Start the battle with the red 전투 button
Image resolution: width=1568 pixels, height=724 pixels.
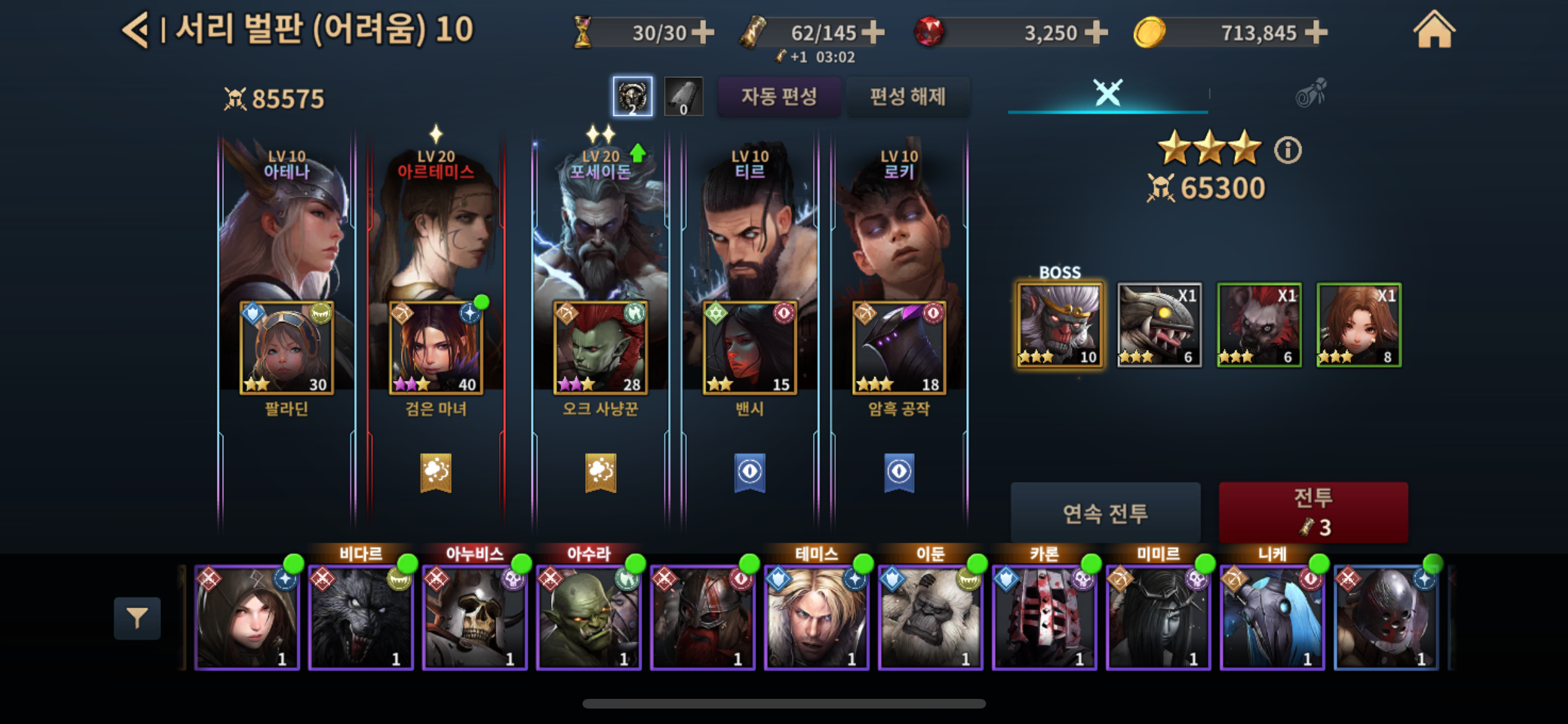click(1312, 512)
